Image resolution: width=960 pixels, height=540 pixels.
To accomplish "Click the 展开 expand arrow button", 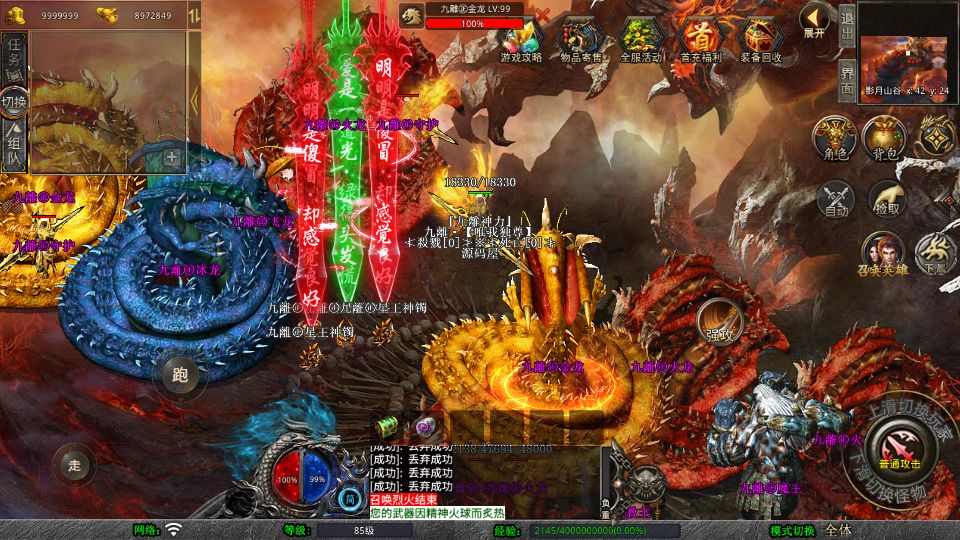I will coord(815,20).
